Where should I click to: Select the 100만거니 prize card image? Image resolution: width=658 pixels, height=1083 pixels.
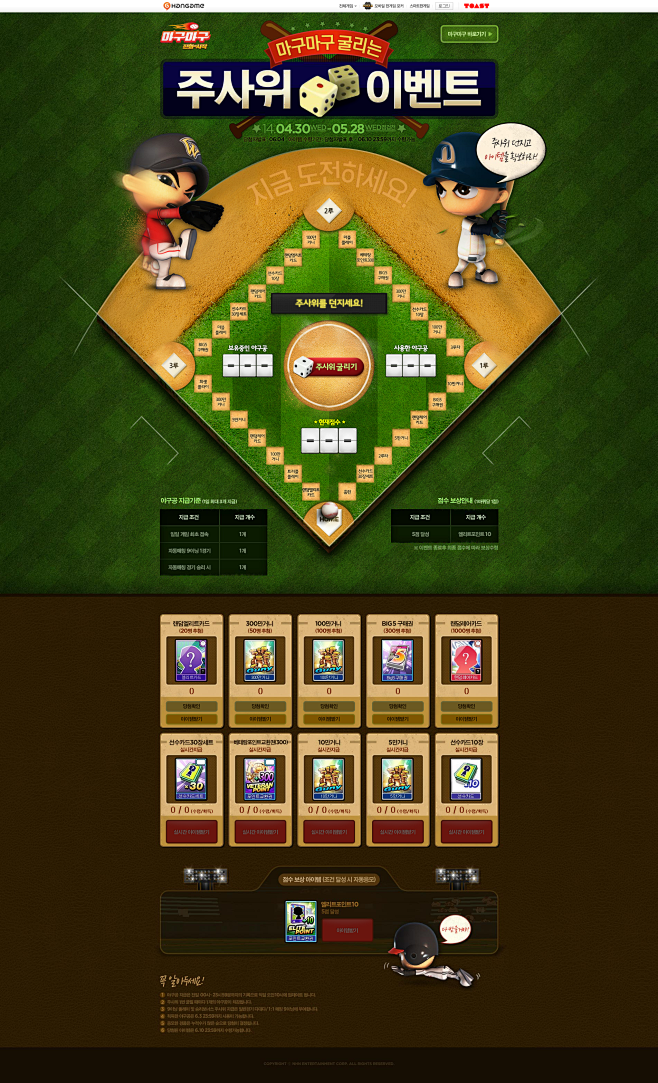[329, 660]
